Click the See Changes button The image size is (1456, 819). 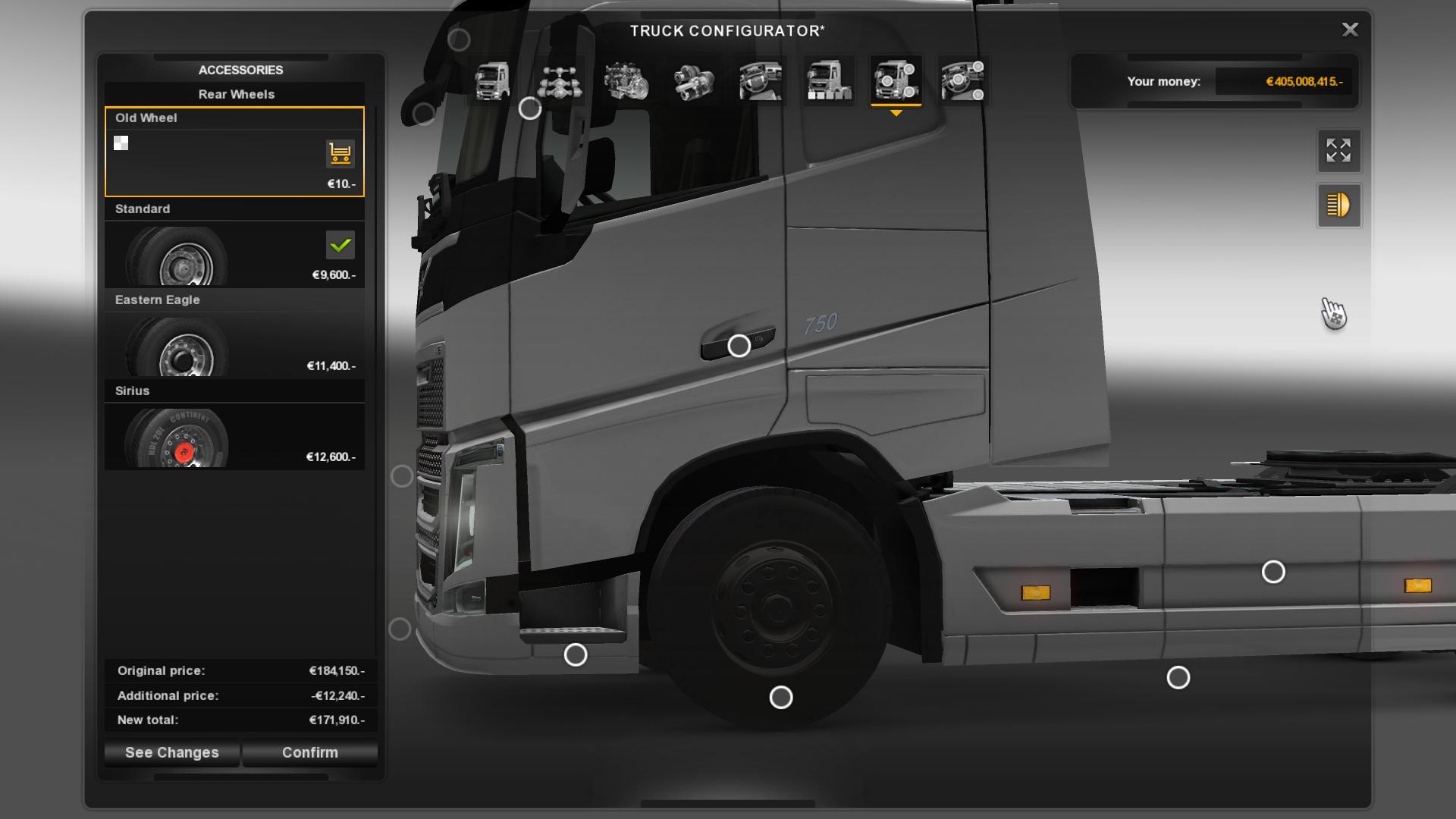(x=171, y=752)
